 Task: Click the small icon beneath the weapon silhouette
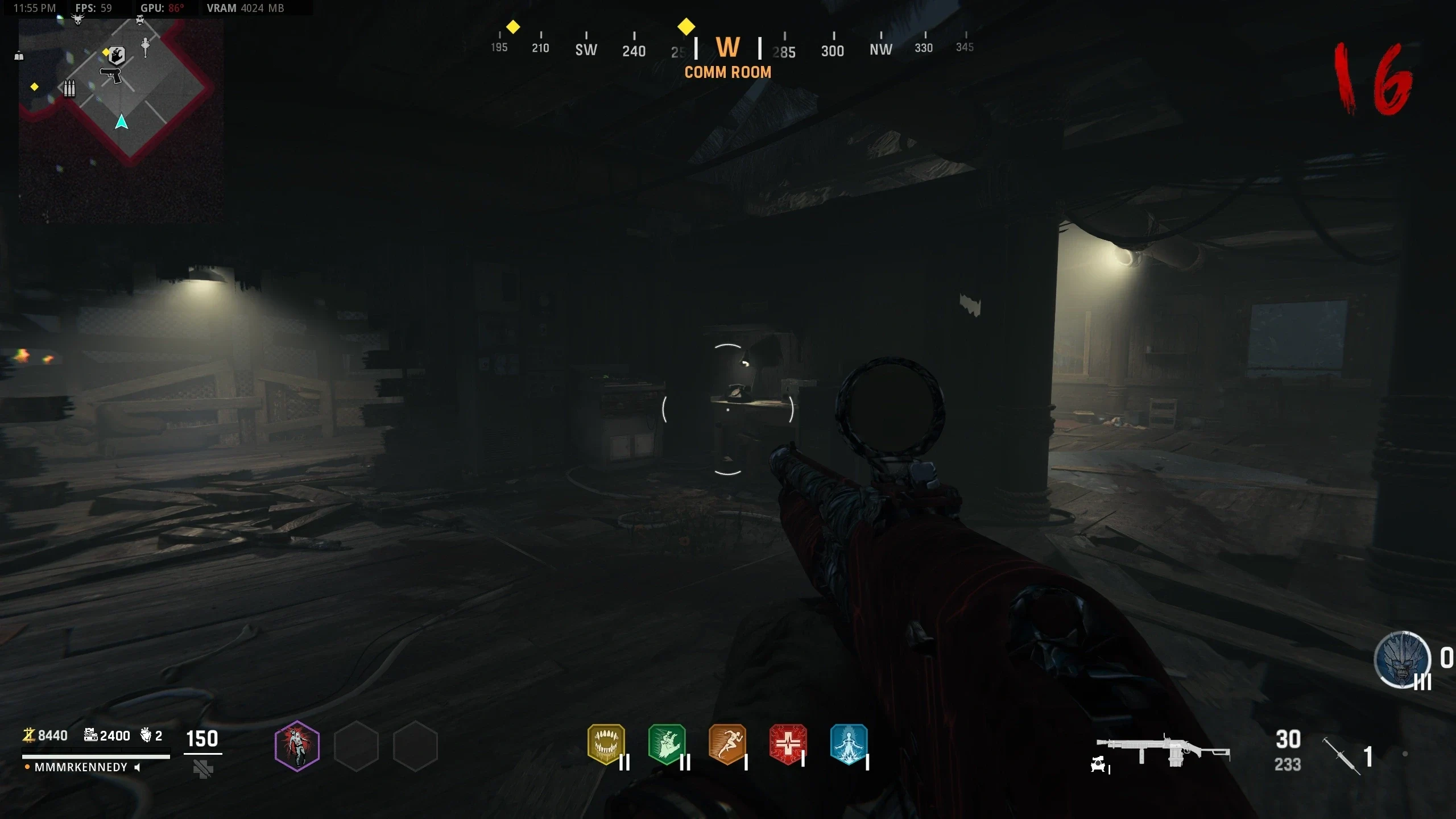pyautogui.click(x=1098, y=766)
